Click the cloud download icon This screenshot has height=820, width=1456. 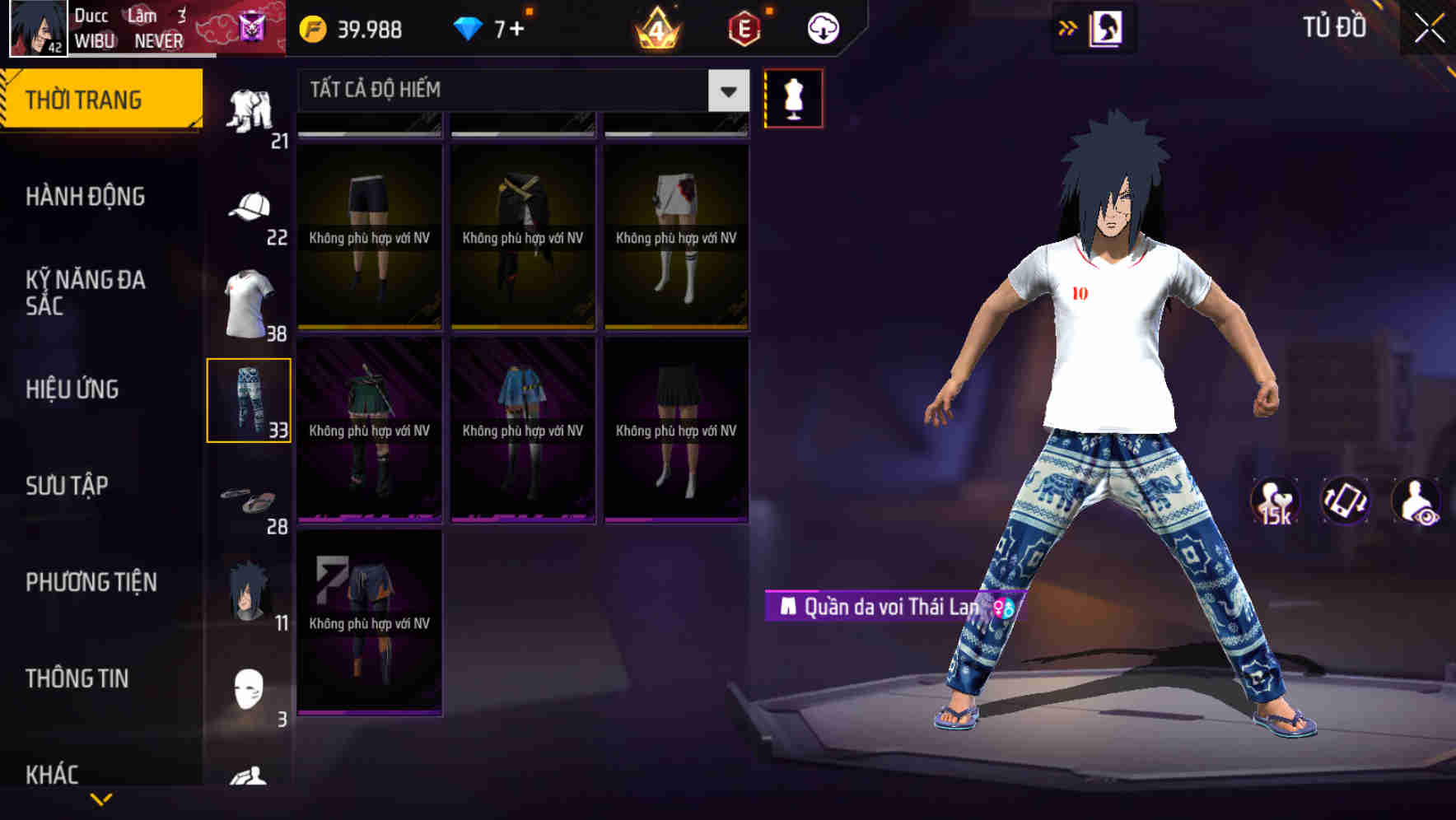pos(822,27)
